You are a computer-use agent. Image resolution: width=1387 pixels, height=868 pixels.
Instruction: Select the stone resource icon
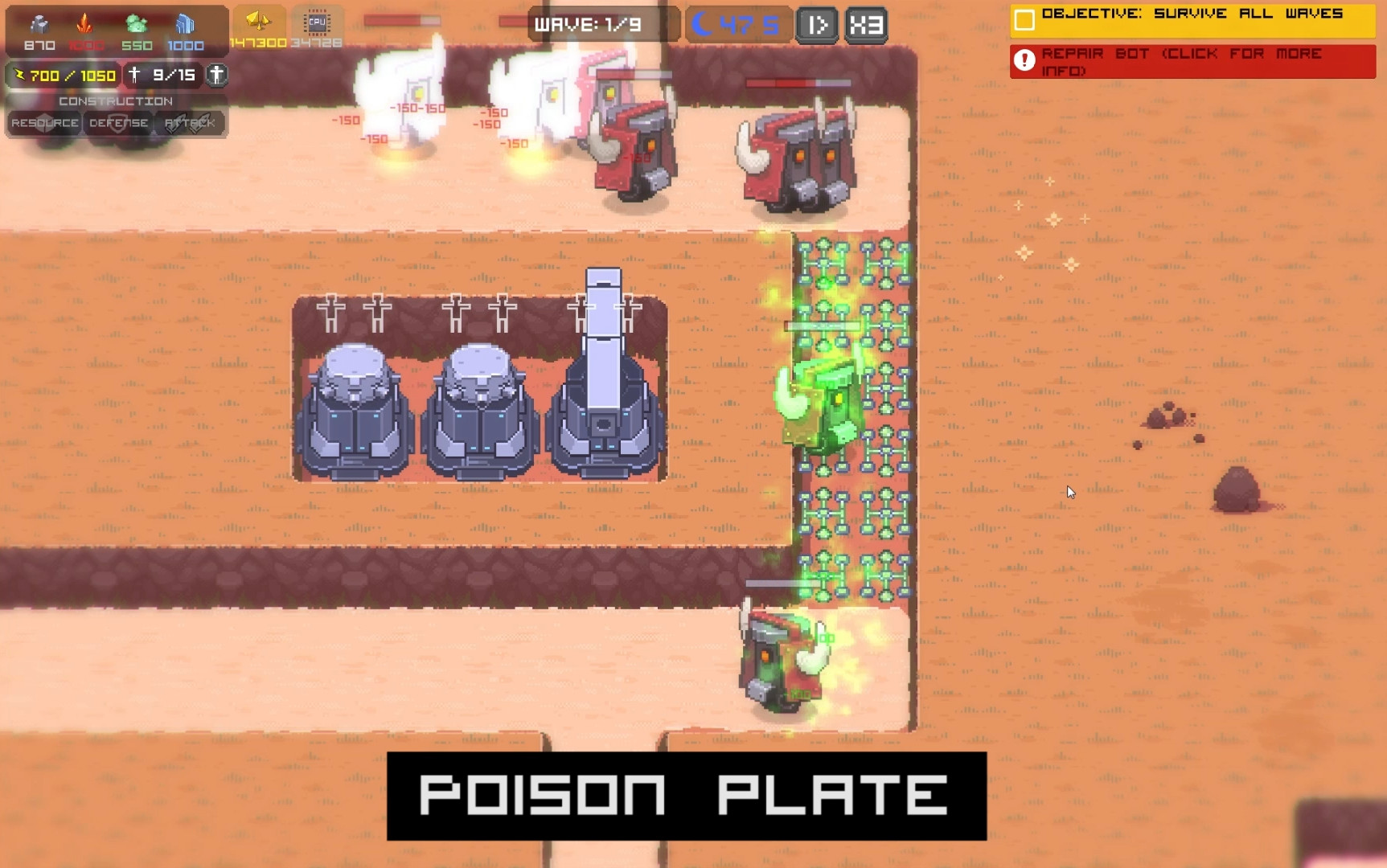coord(39,23)
